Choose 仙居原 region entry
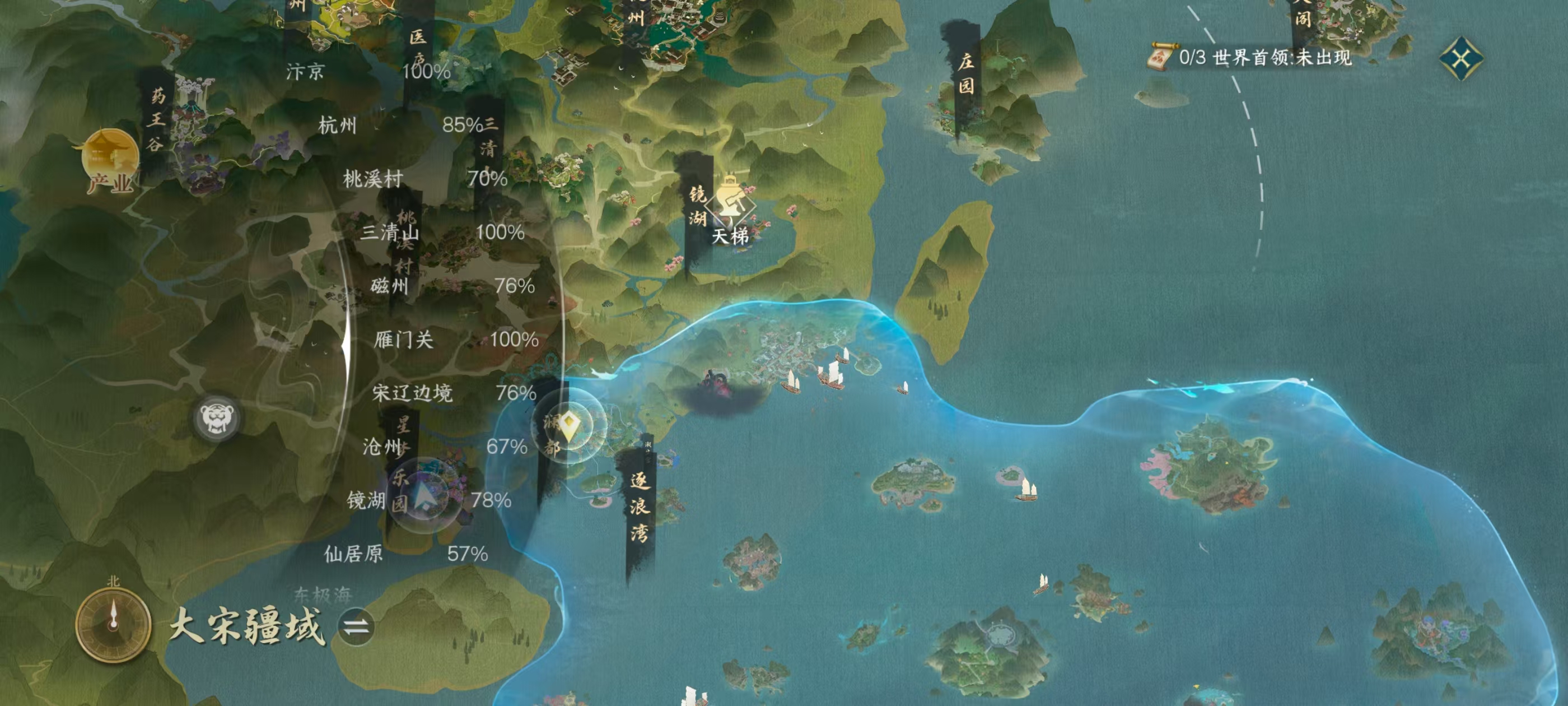The width and height of the screenshot is (1568, 706). (353, 554)
